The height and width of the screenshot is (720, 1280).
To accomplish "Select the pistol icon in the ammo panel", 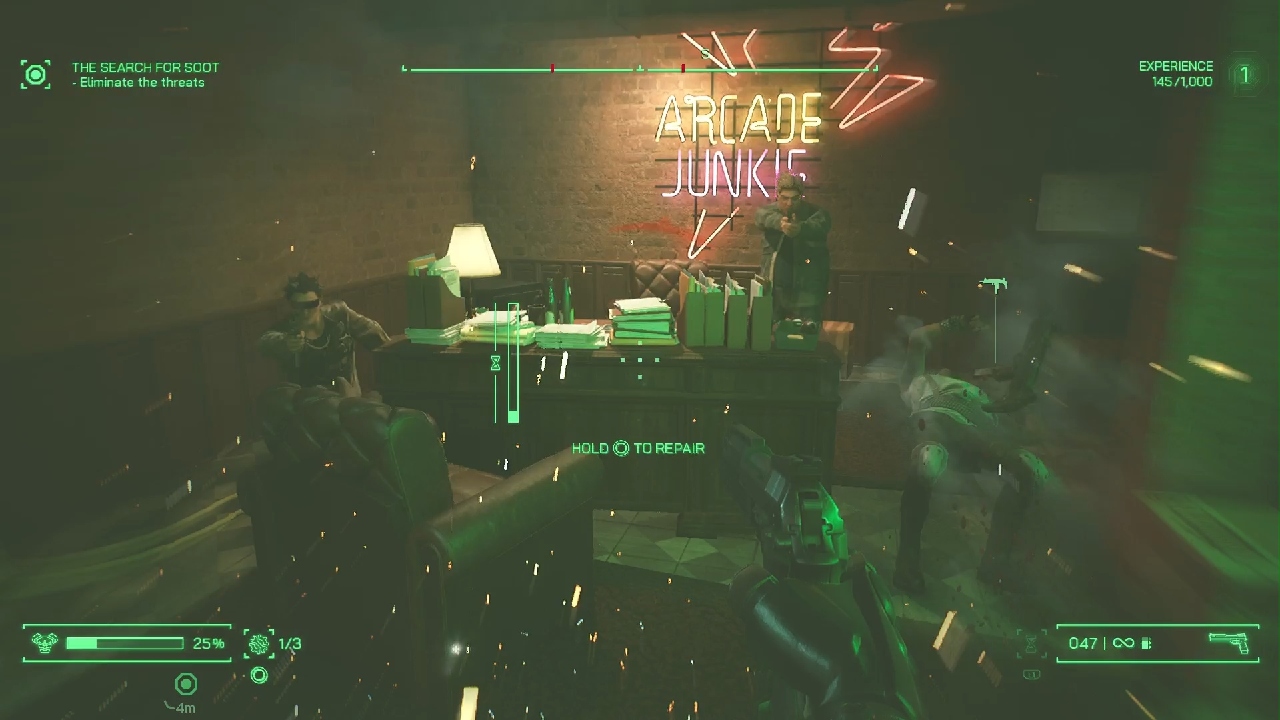I will 1228,643.
